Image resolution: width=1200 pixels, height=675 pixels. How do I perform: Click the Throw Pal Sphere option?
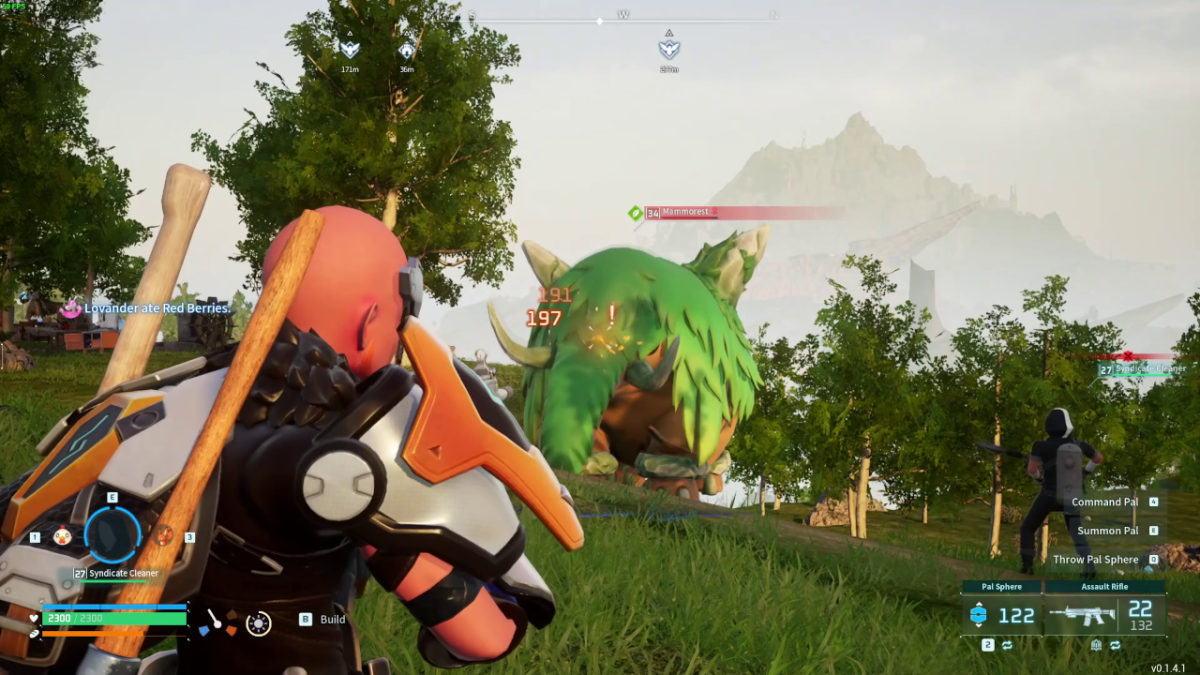tap(1095, 560)
